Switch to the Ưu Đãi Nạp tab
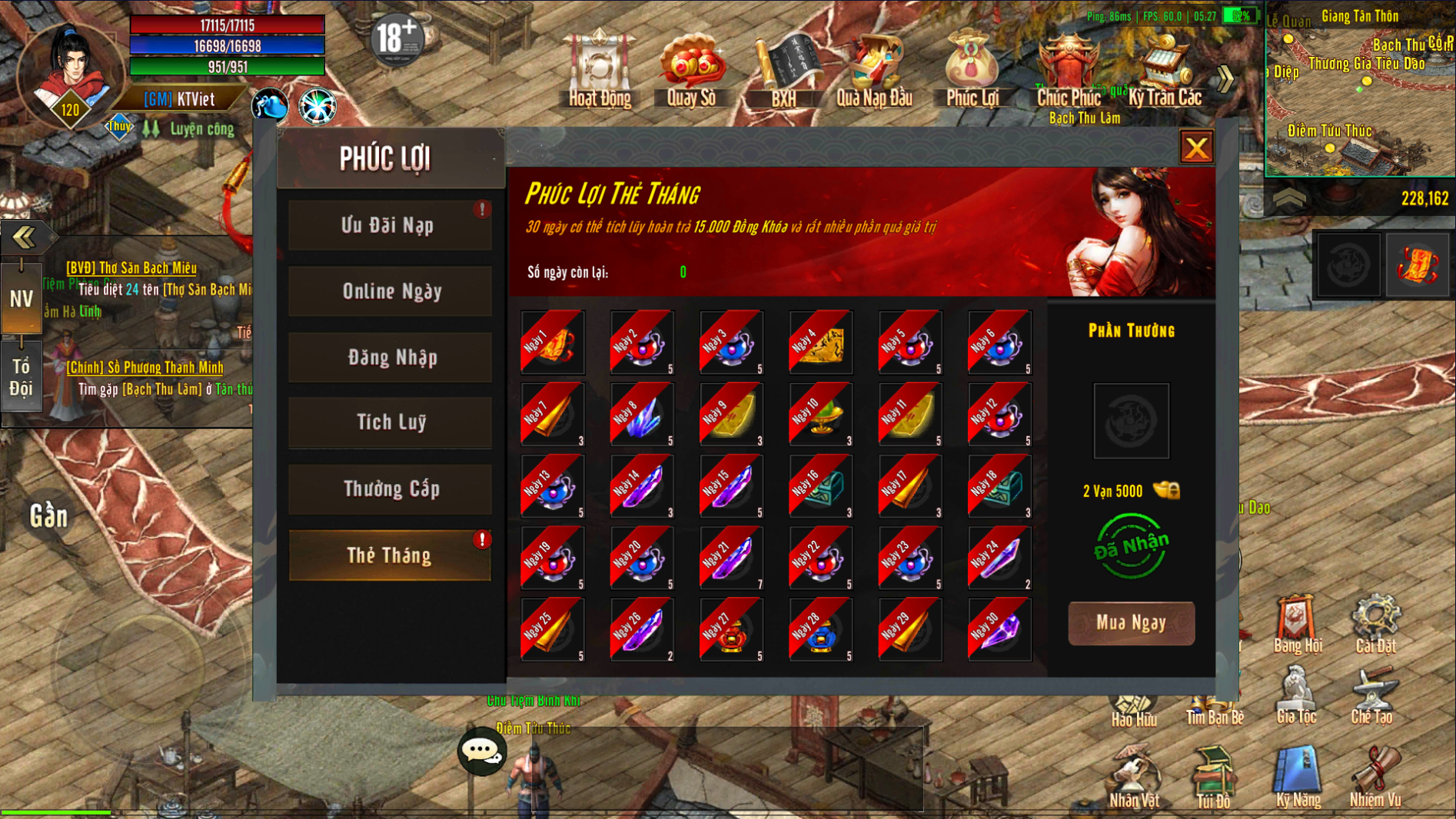 pyautogui.click(x=390, y=225)
